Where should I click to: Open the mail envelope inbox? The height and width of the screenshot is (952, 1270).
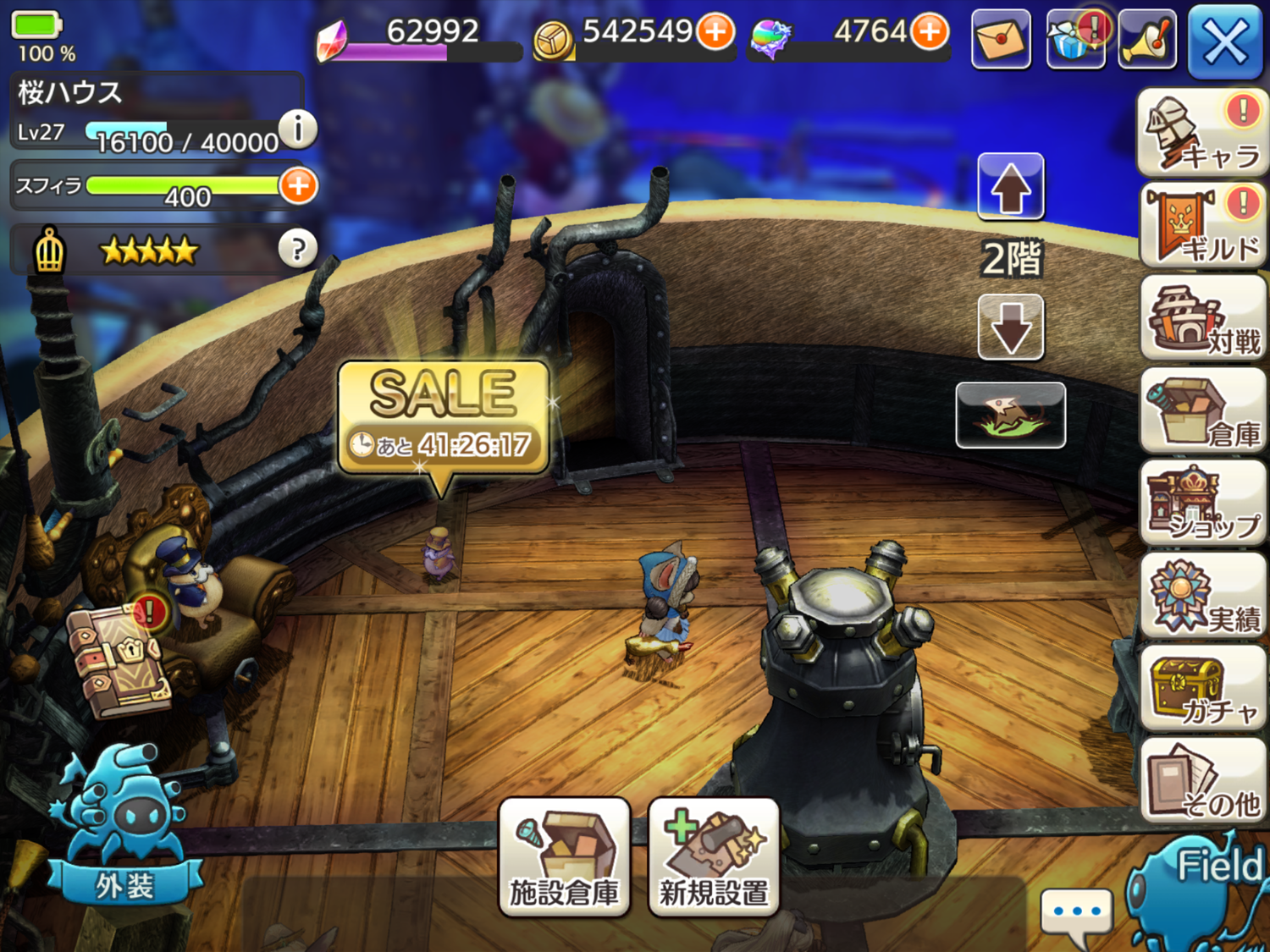point(1001,39)
